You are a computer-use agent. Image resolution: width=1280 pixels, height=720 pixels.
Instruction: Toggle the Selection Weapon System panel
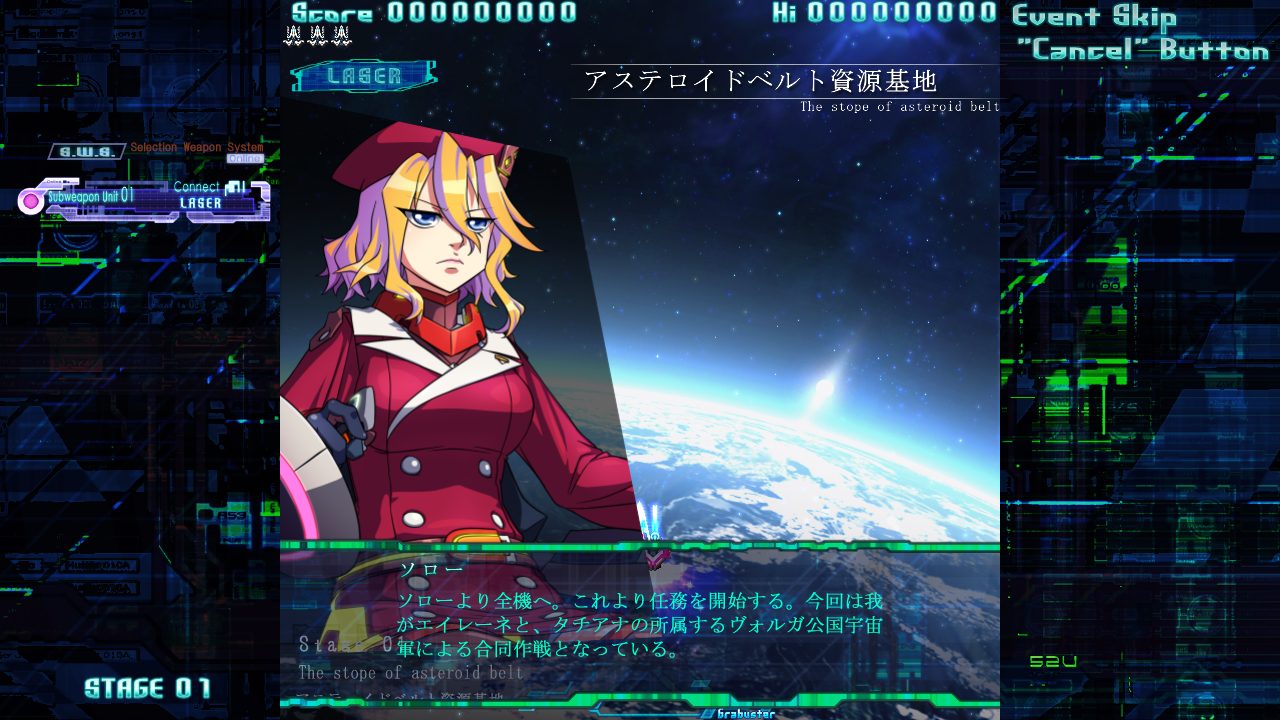[196, 147]
